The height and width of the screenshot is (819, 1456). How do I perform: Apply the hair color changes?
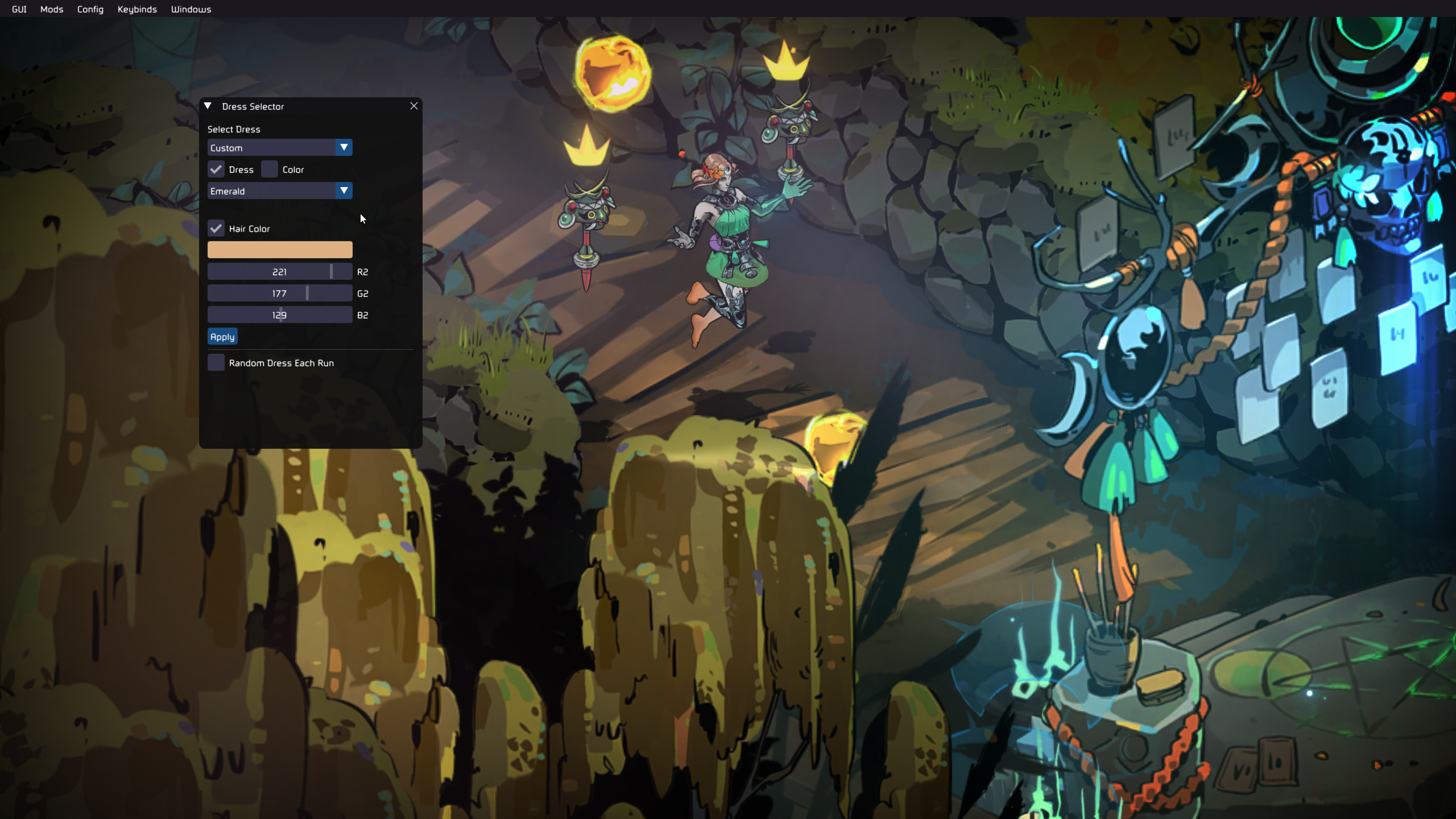[x=222, y=337]
